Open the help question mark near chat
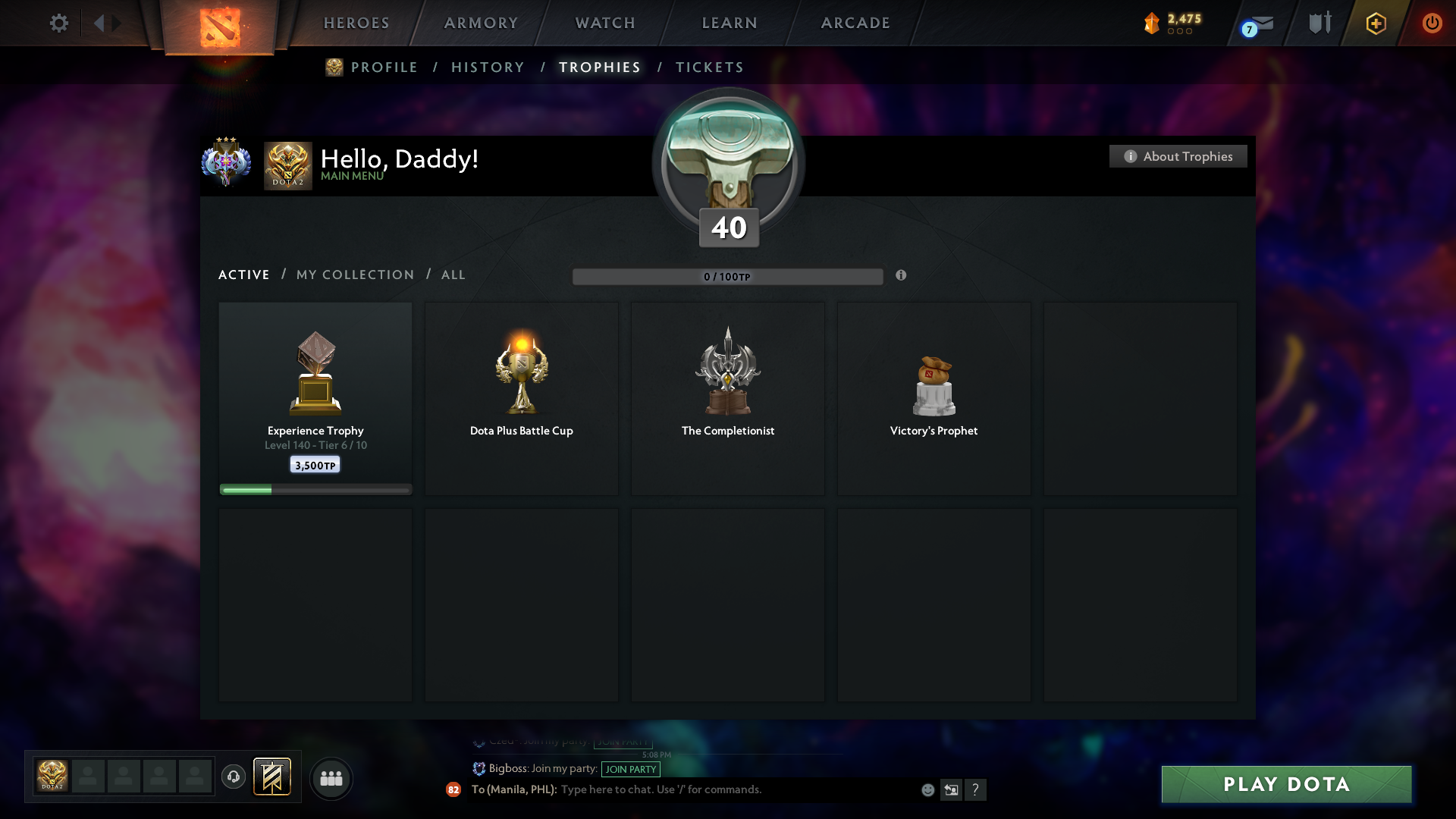 tap(977, 789)
